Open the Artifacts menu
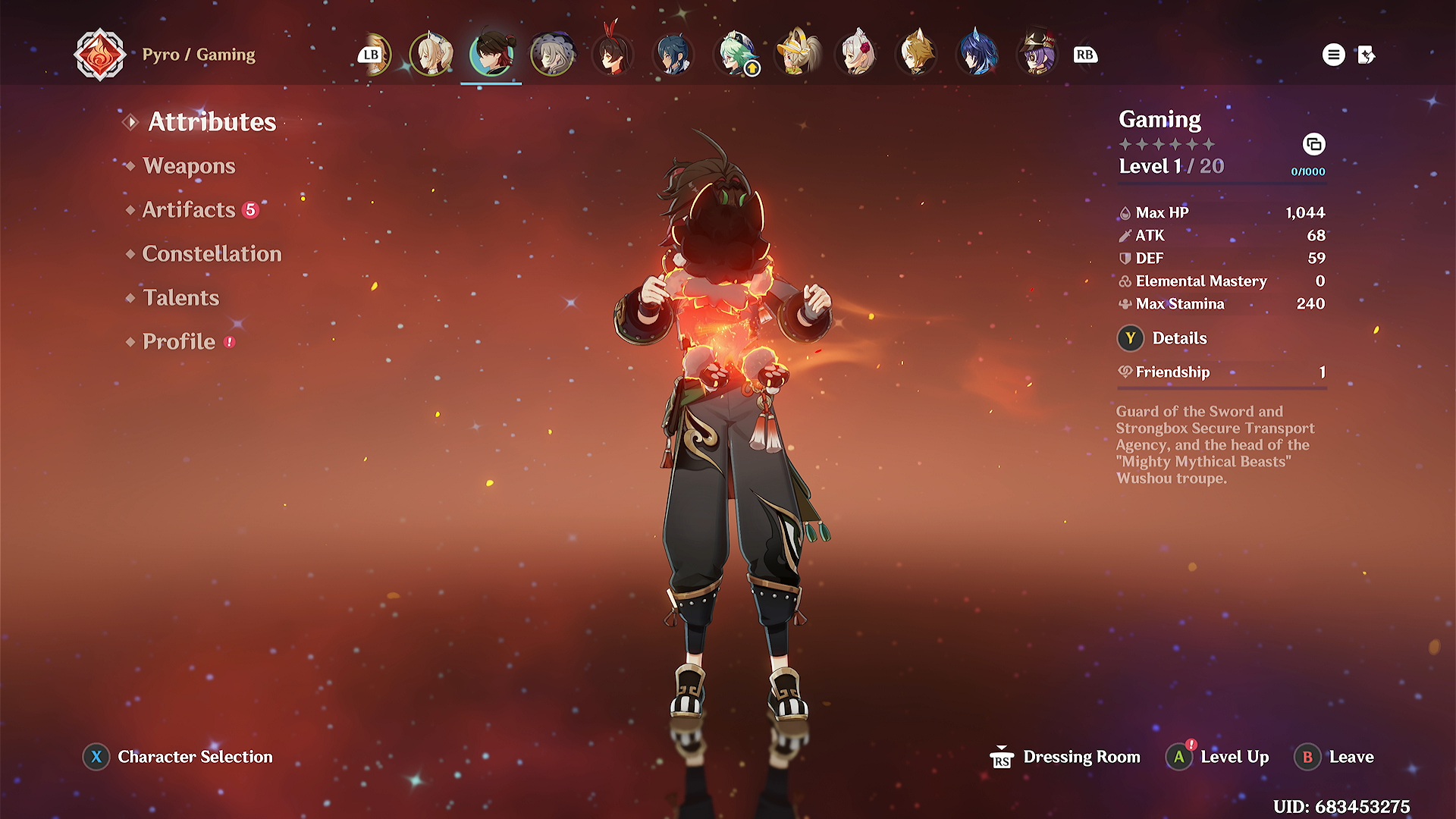1456x819 pixels. click(x=189, y=210)
